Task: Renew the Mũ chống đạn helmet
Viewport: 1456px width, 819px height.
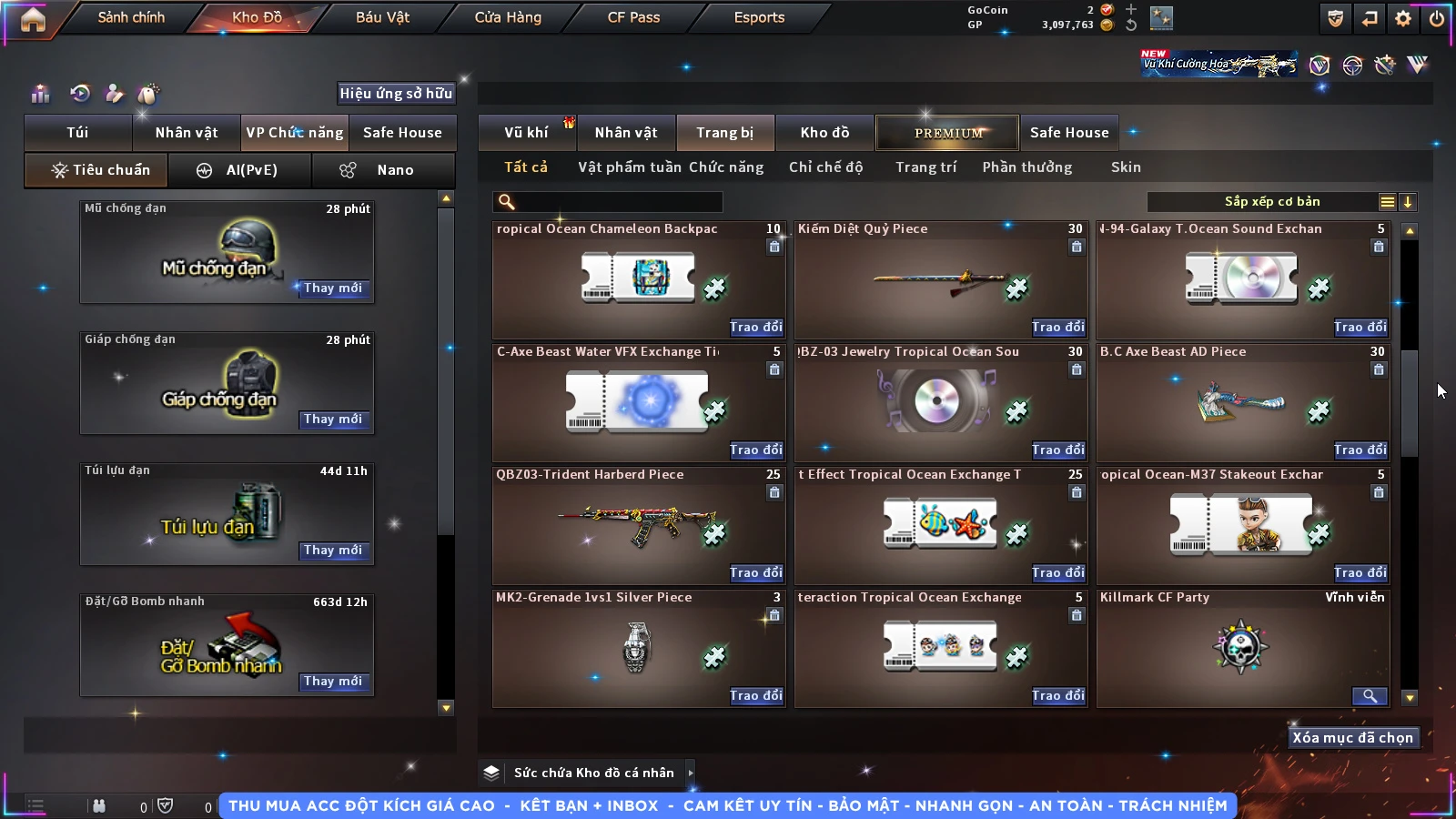Action: pos(333,288)
